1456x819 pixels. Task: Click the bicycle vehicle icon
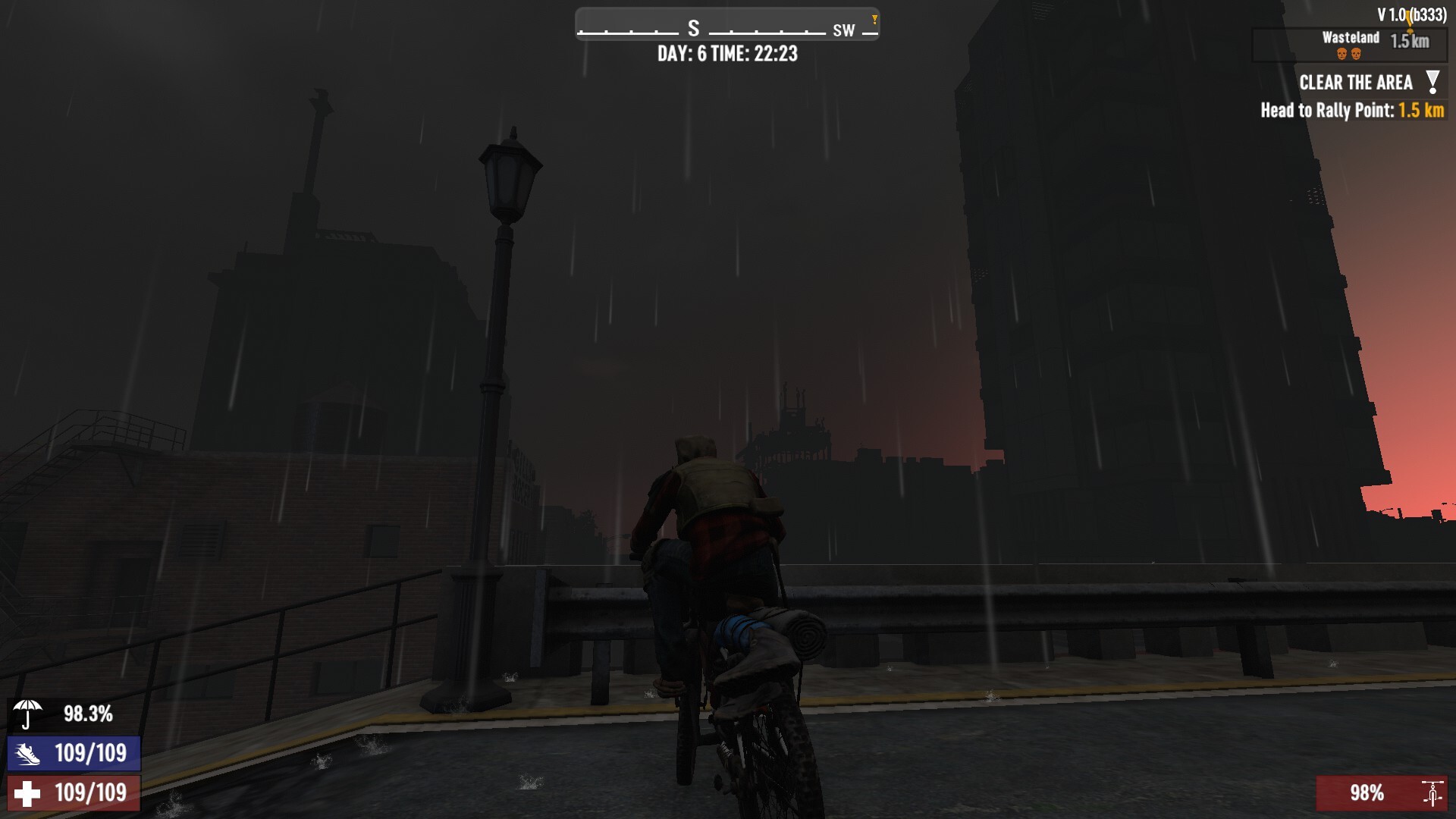pyautogui.click(x=1432, y=793)
